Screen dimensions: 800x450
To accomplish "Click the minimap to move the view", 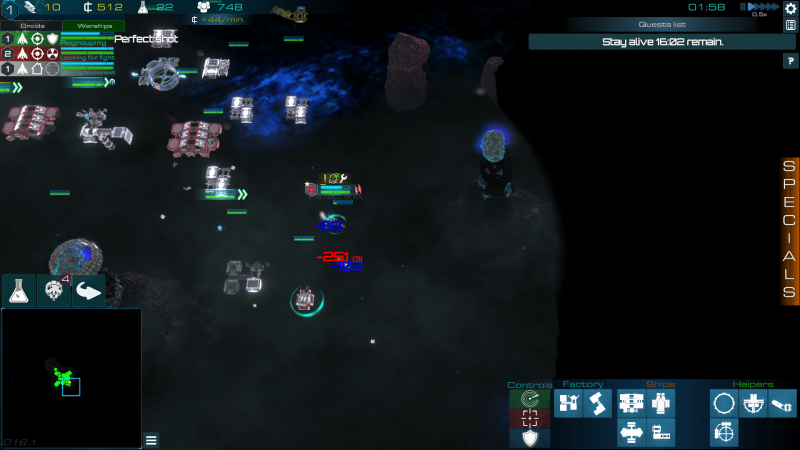I will (70, 378).
